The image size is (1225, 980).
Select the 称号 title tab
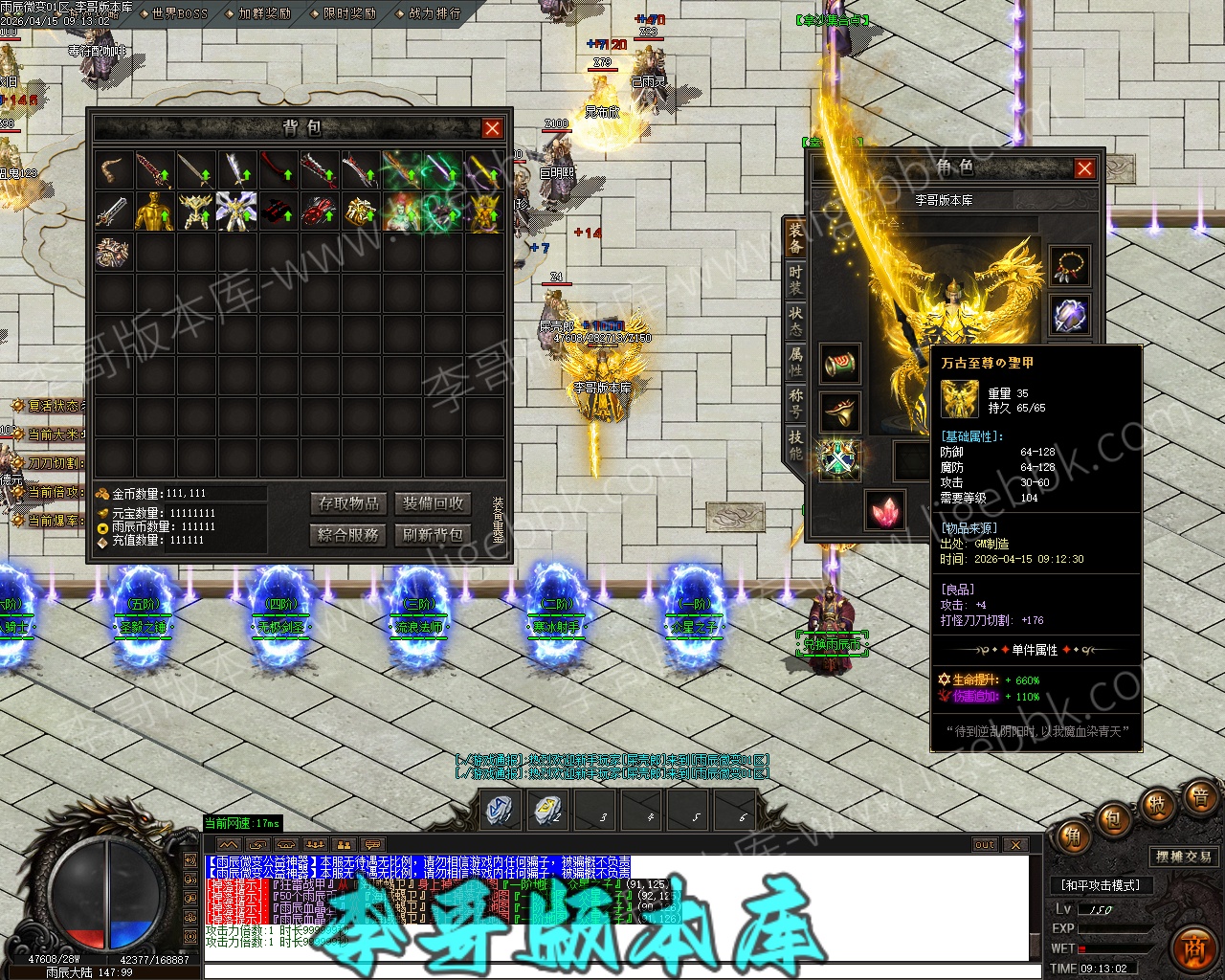coord(795,402)
